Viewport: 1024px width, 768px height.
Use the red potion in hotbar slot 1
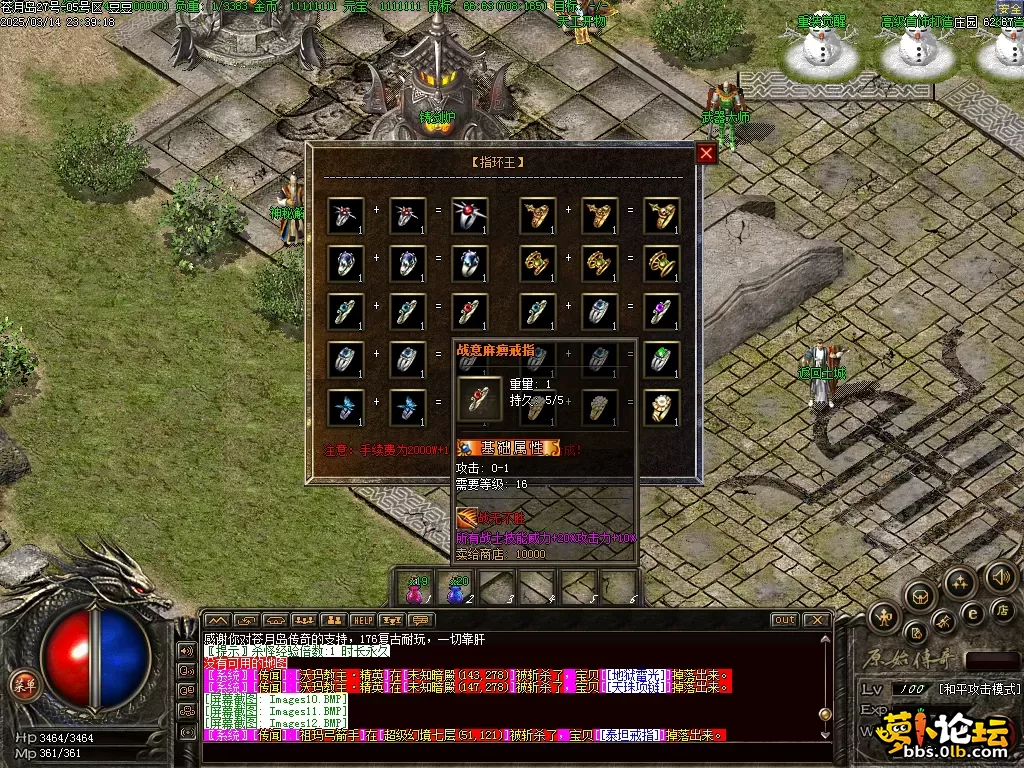pyautogui.click(x=416, y=590)
